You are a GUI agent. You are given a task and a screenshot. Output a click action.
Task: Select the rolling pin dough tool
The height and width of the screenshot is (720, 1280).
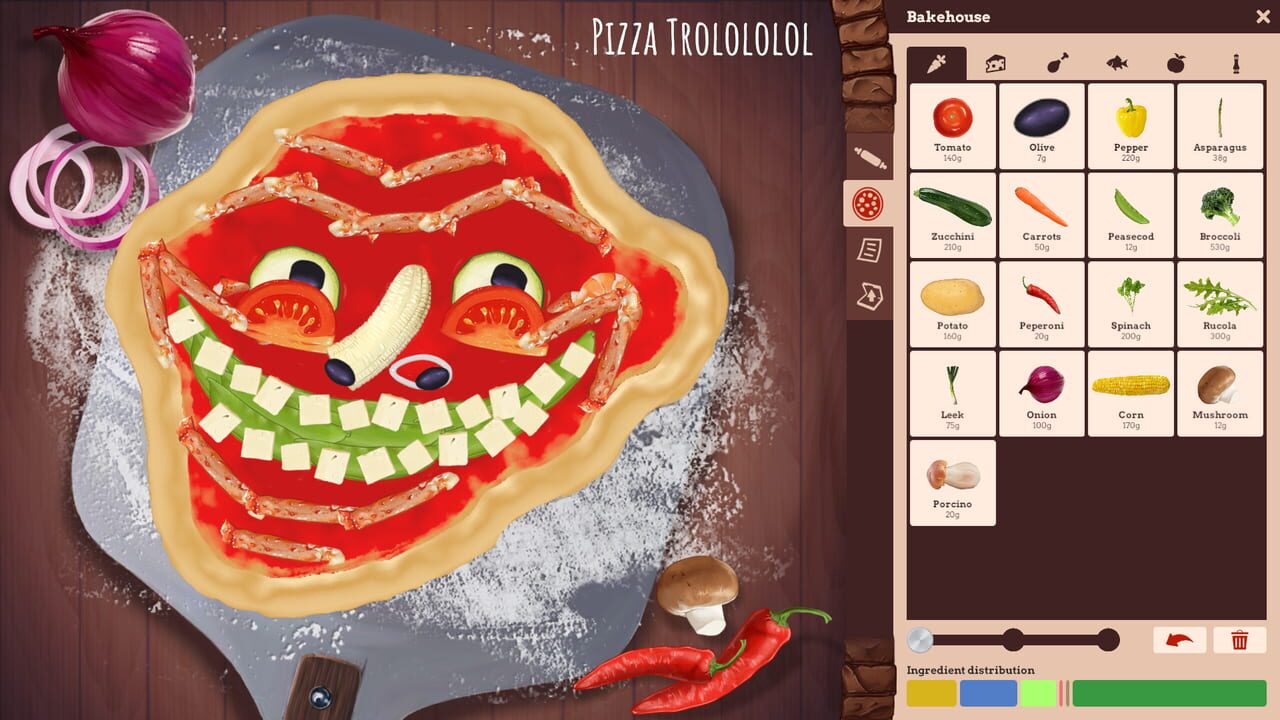(869, 155)
